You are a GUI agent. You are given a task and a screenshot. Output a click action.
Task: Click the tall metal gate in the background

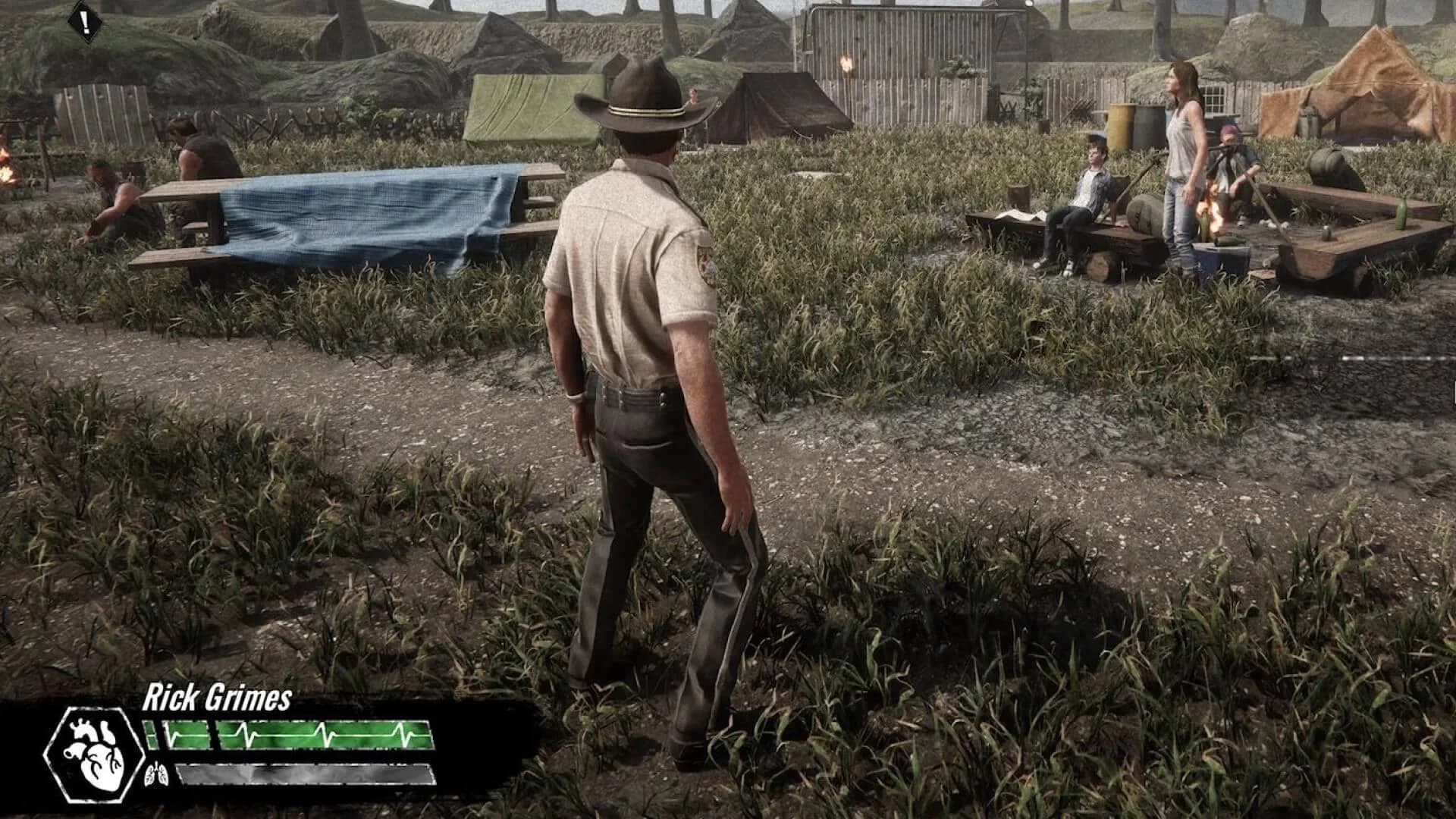pos(899,45)
